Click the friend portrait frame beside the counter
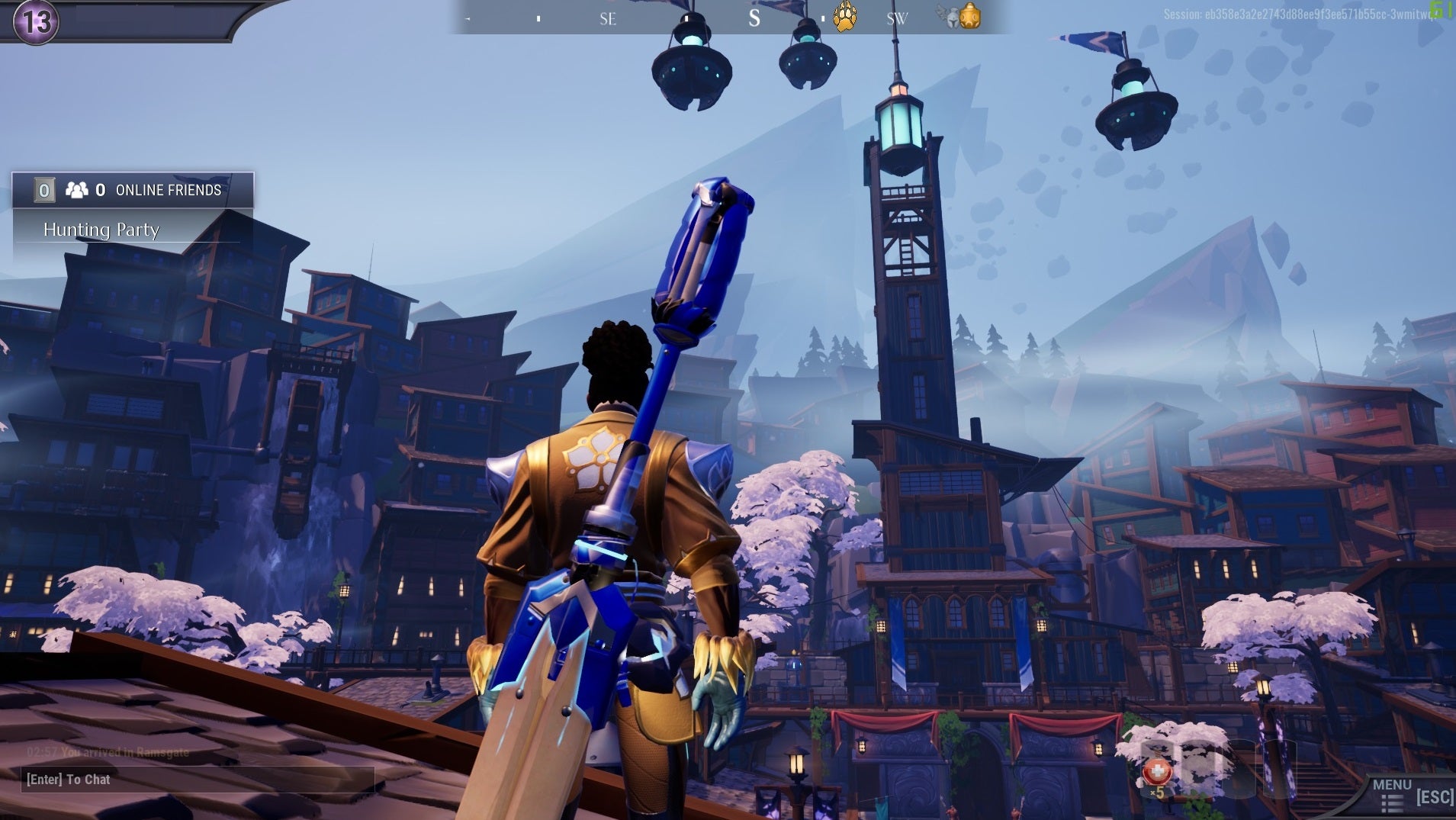The height and width of the screenshot is (820, 1456). coord(43,189)
